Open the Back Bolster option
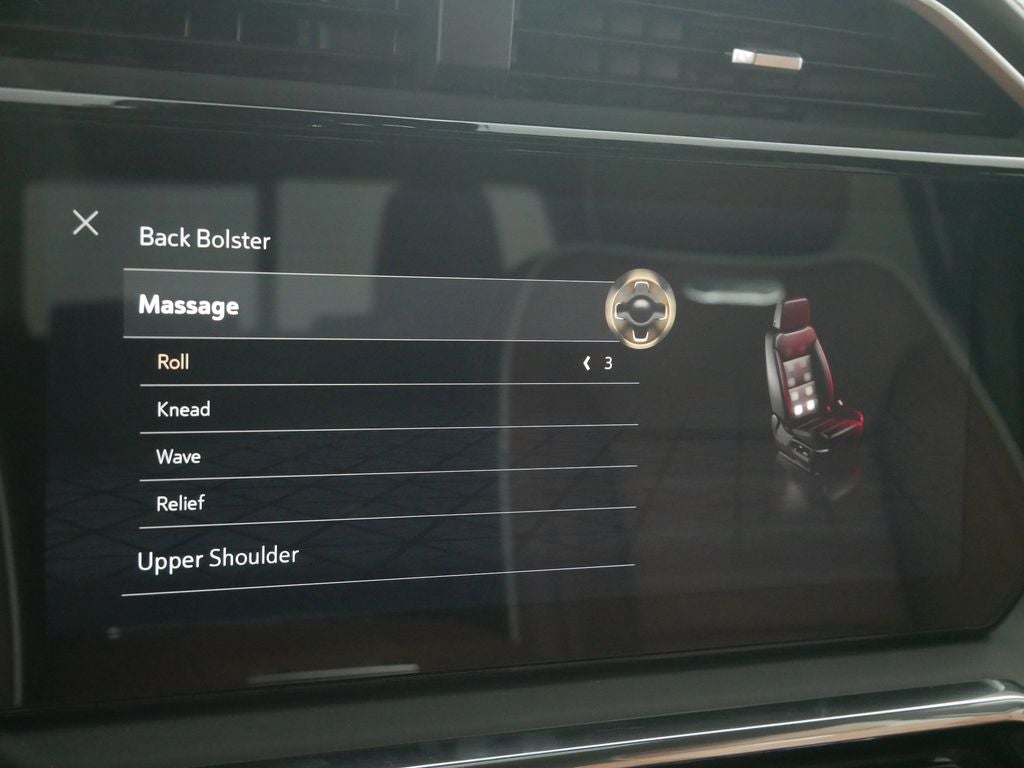Image resolution: width=1024 pixels, height=768 pixels. pos(205,238)
